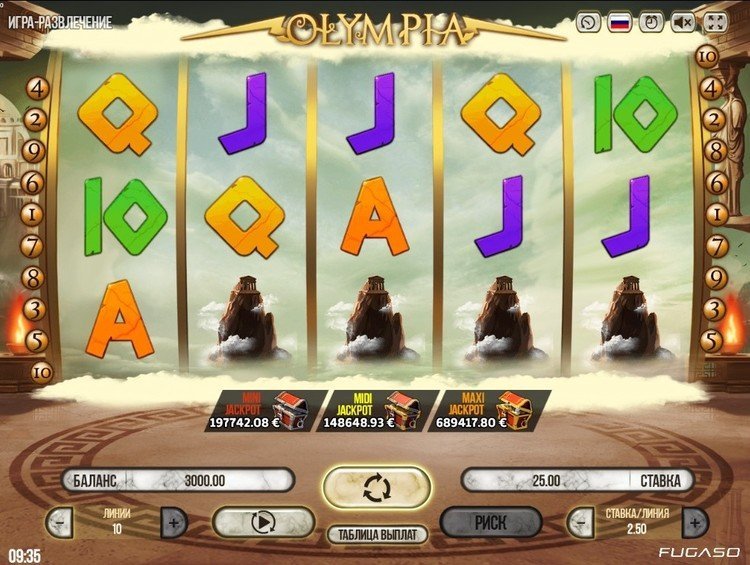Increase the number of ЛИНИИ with plus

point(174,521)
